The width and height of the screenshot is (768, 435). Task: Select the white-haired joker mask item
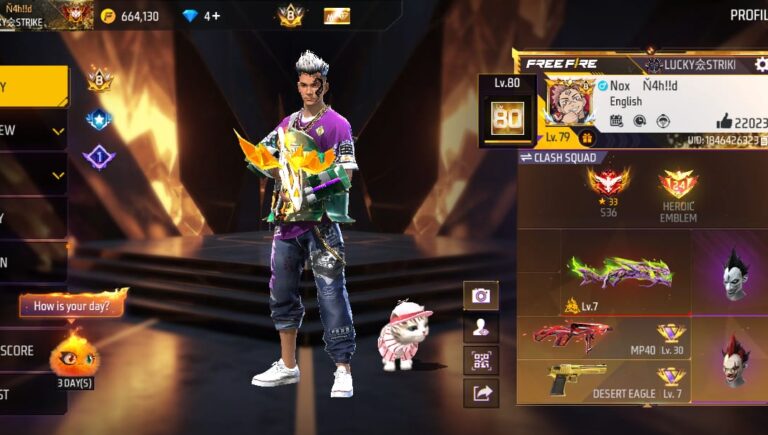(x=736, y=272)
